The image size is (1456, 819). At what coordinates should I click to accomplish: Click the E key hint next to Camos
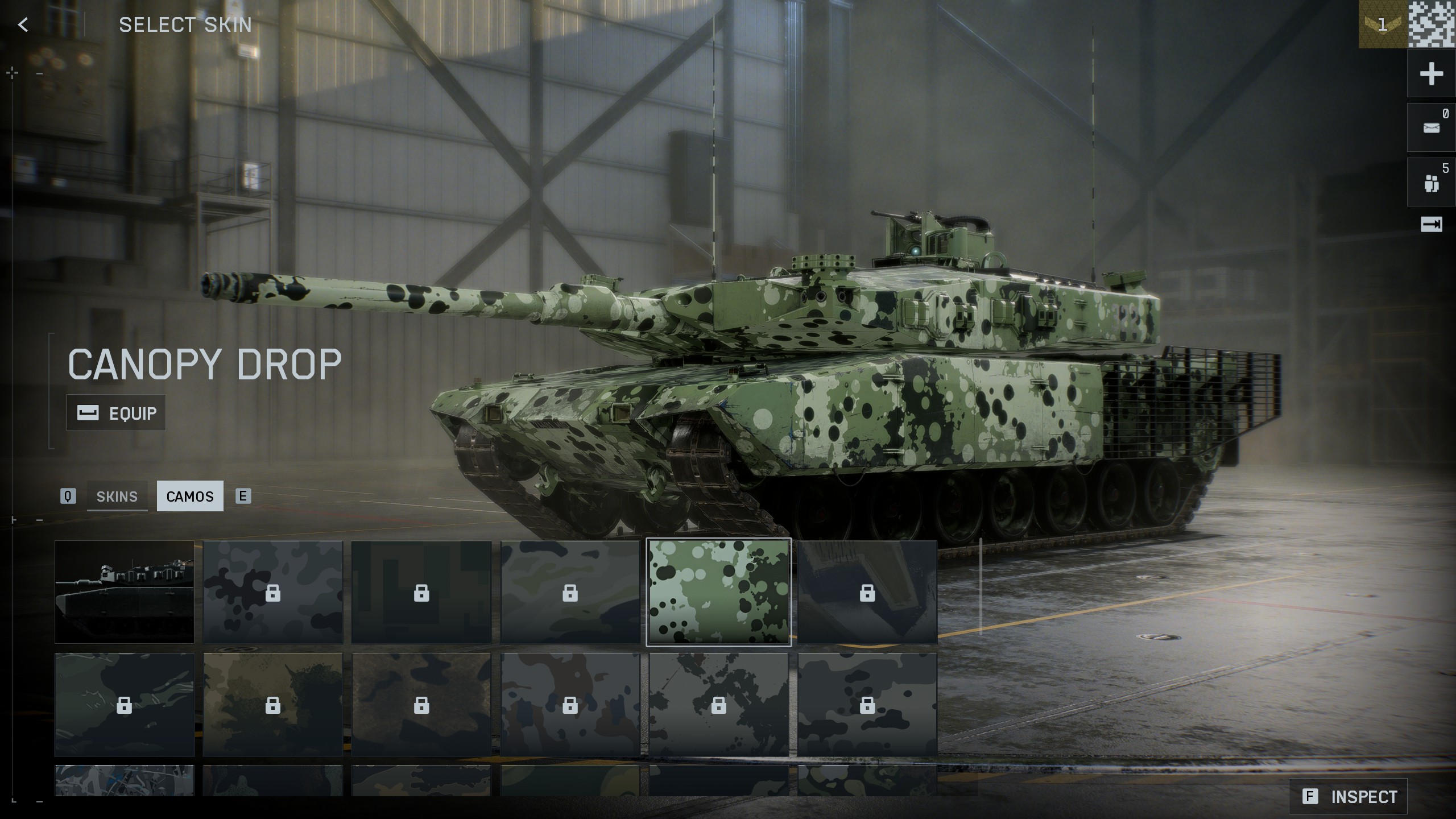tap(243, 497)
